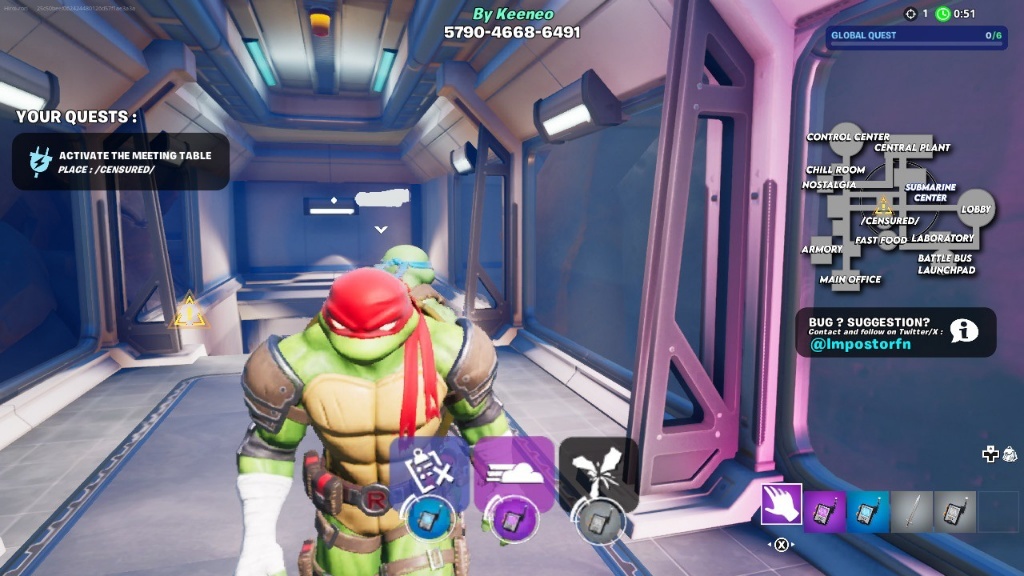Choose the purple device hotbar slot
Screen dimensions: 1024x576
tap(825, 511)
